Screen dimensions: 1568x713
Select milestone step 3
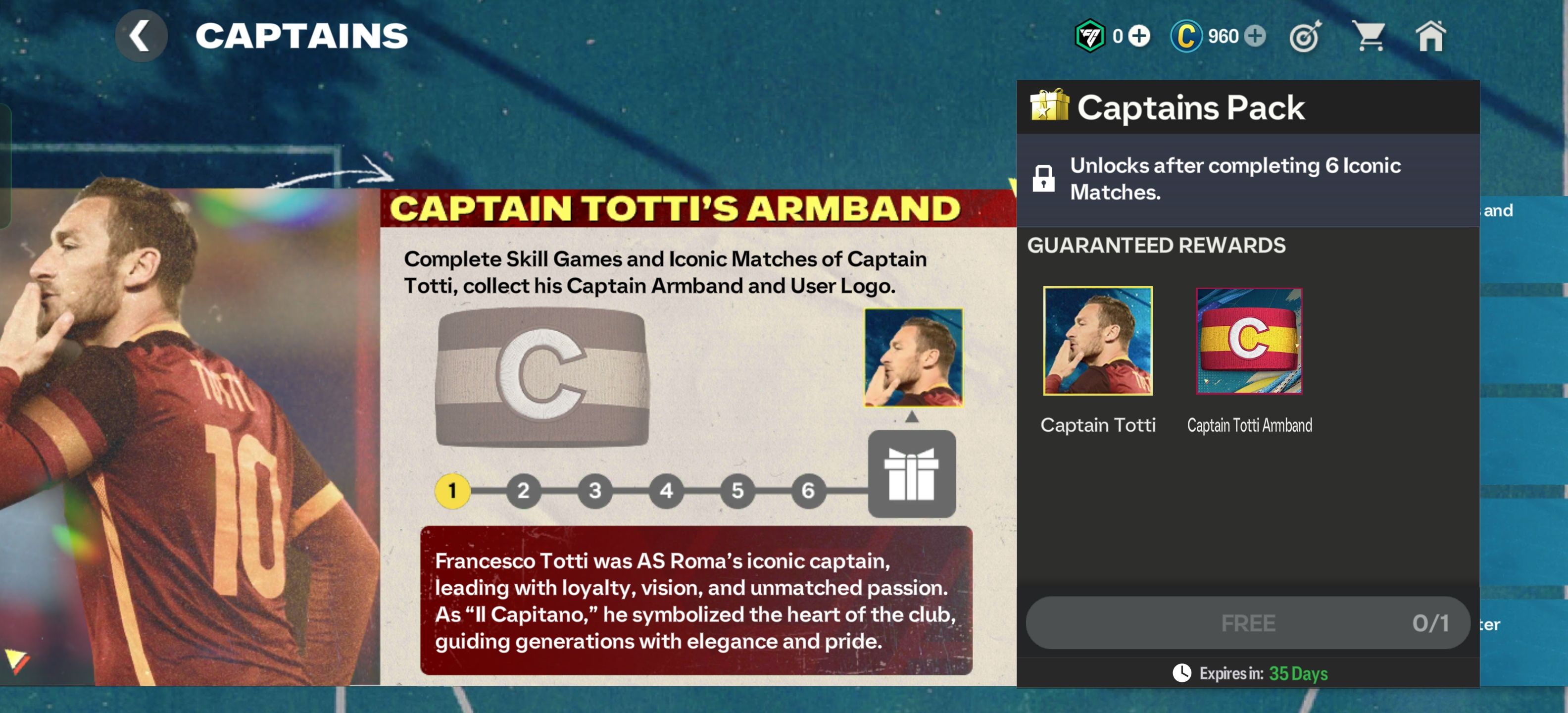(595, 490)
